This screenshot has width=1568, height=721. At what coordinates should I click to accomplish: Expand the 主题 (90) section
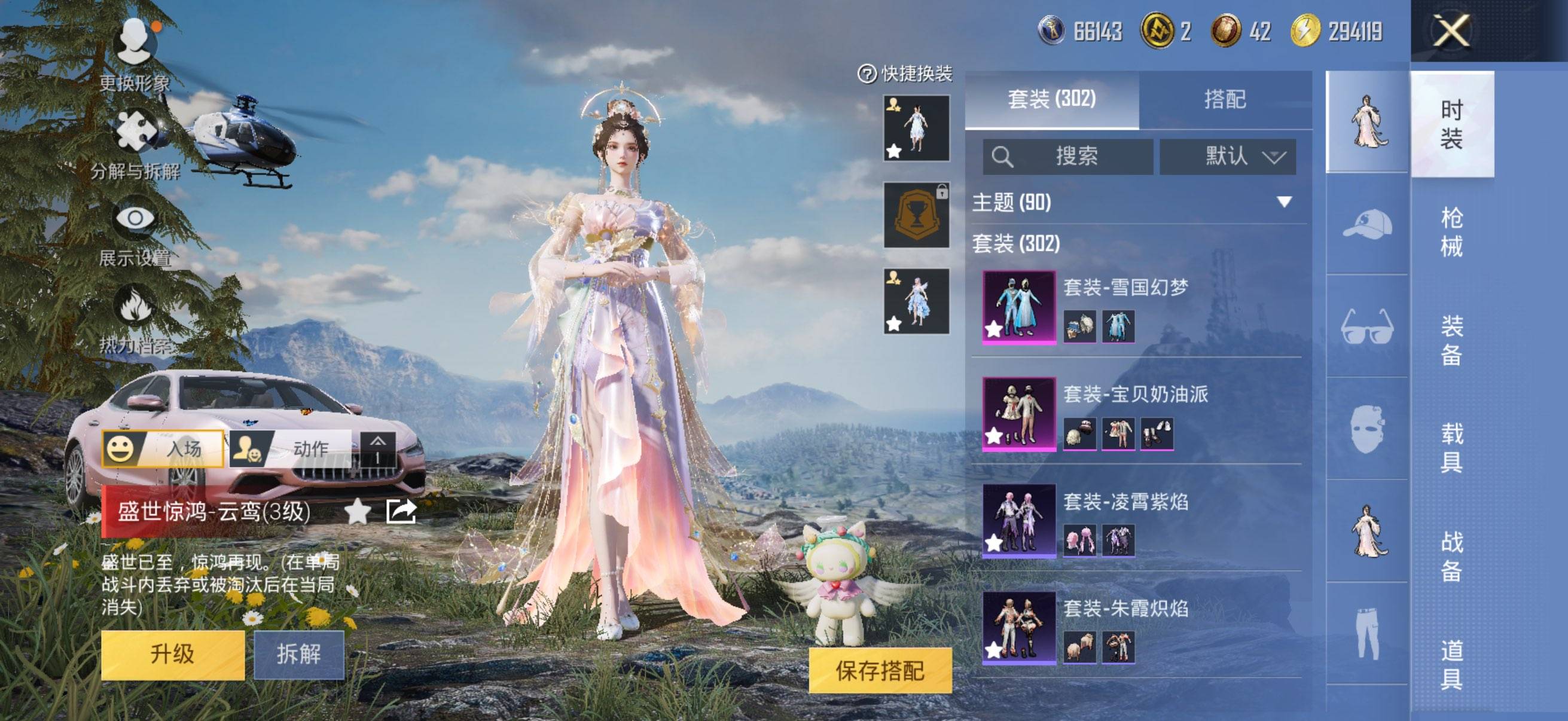[1284, 202]
